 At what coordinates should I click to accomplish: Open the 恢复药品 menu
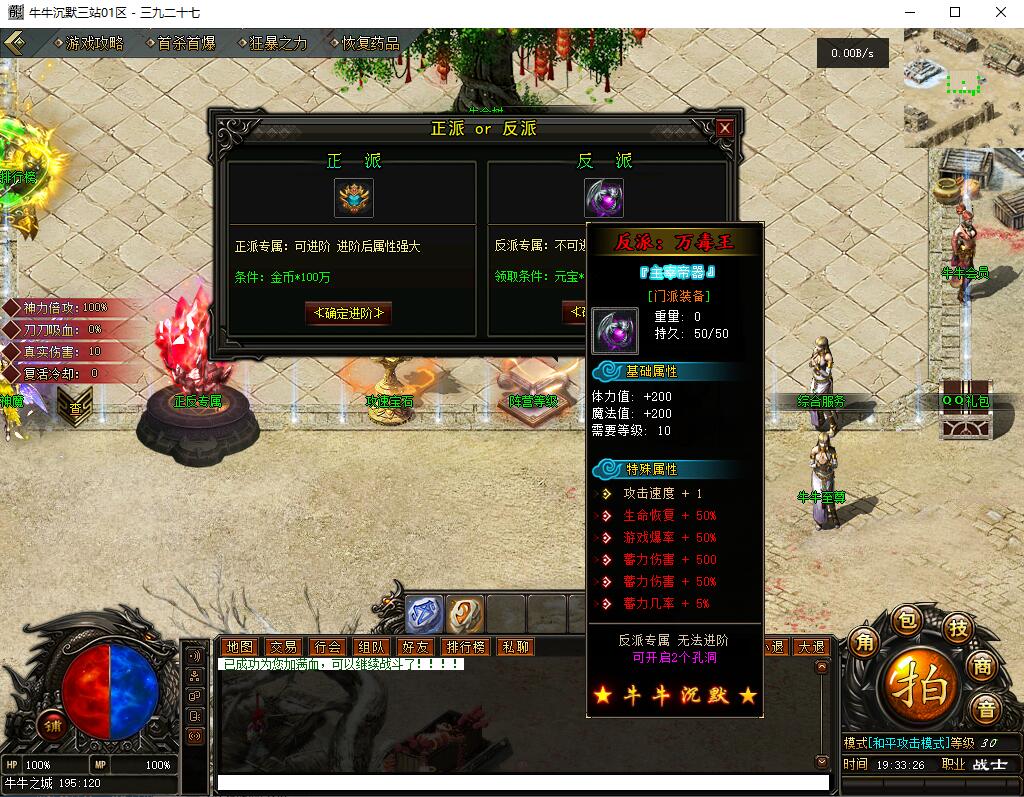tap(370, 43)
